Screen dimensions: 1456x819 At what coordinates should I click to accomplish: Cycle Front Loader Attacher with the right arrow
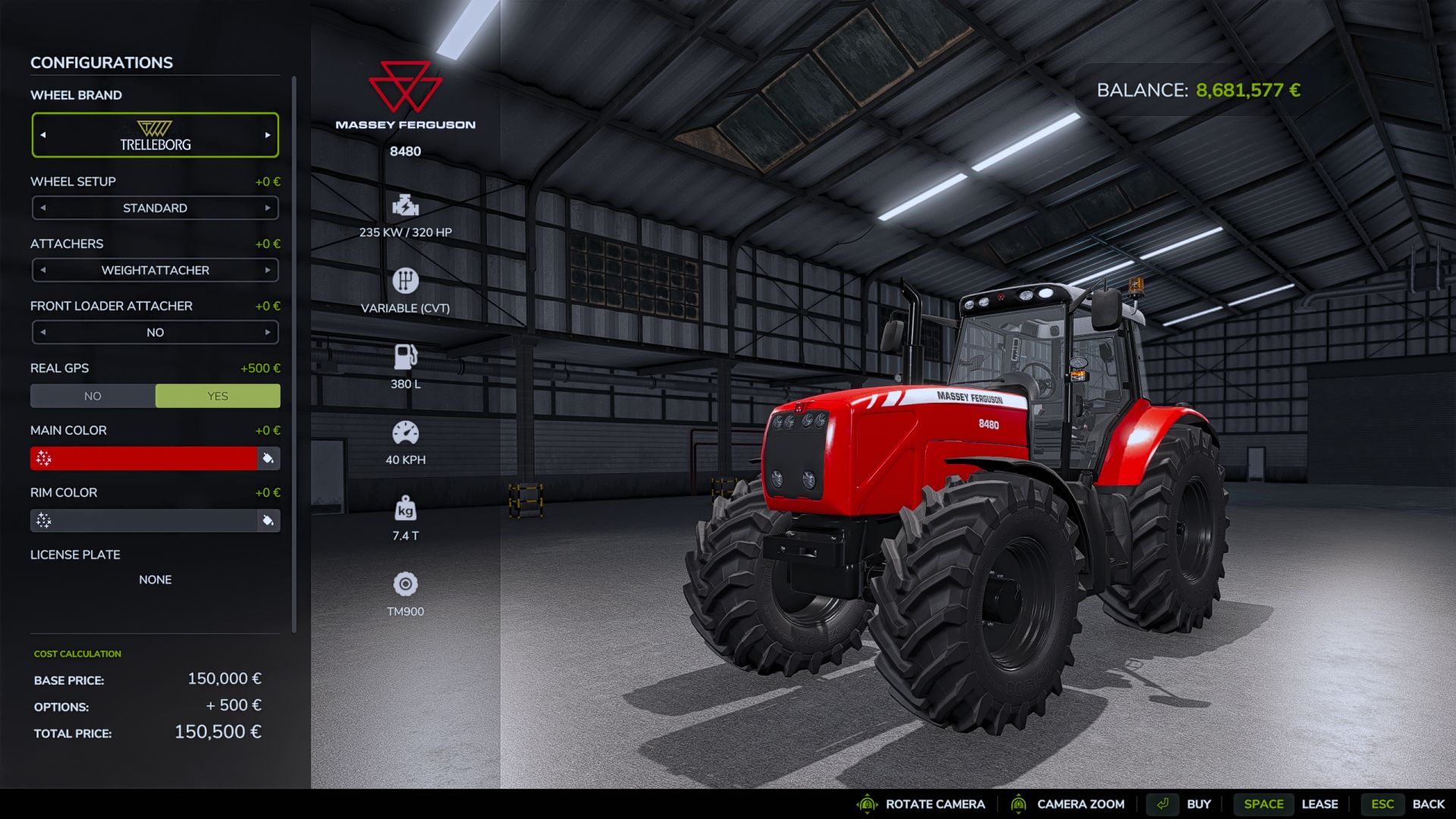coord(267,332)
